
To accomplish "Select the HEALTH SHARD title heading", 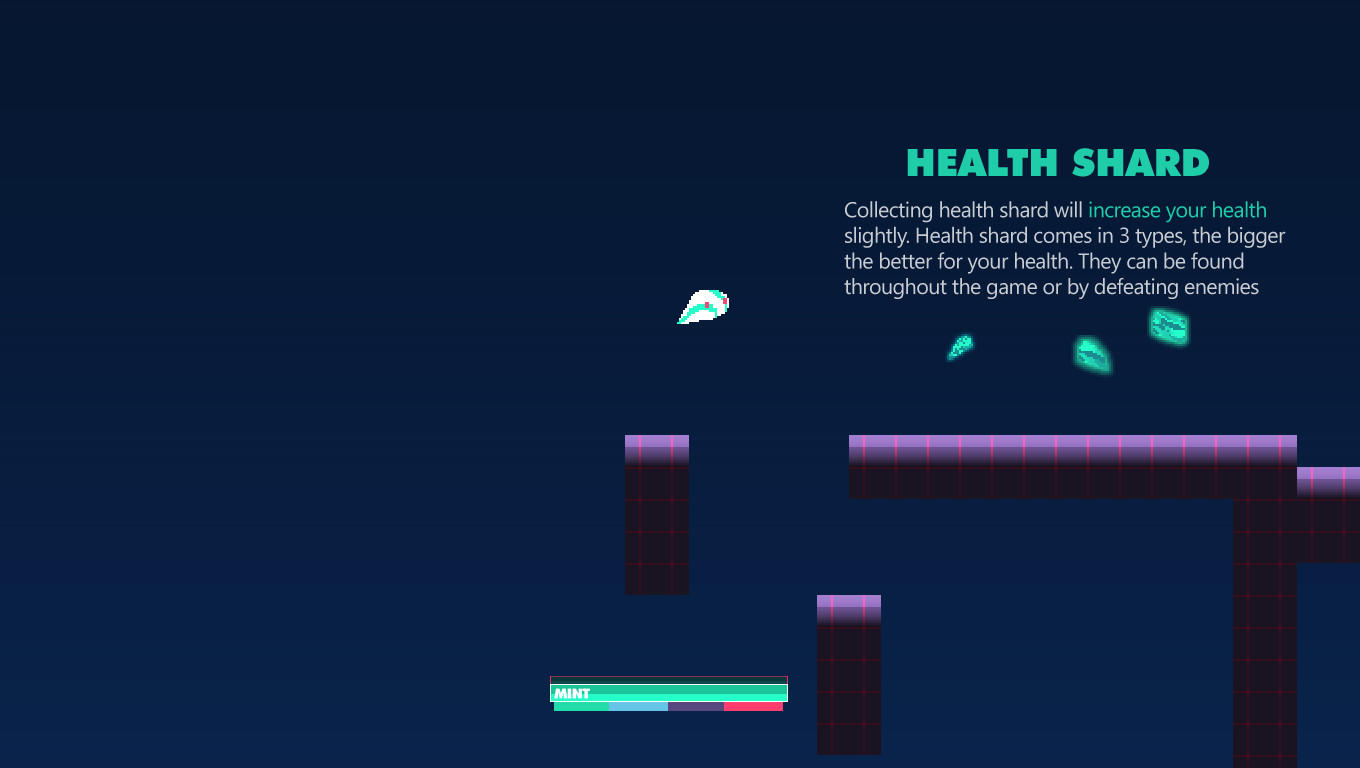I will [1057, 161].
